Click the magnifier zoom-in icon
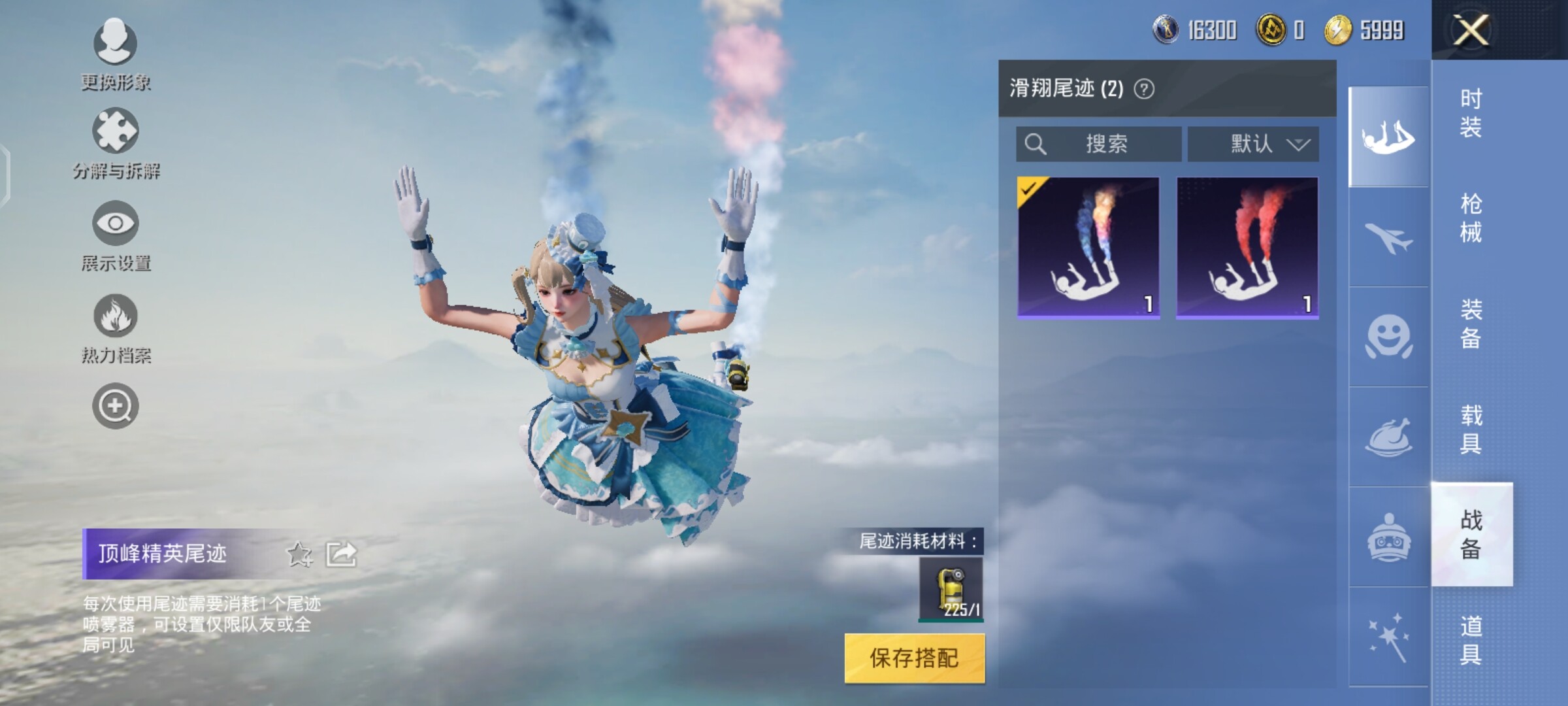 pyautogui.click(x=116, y=406)
